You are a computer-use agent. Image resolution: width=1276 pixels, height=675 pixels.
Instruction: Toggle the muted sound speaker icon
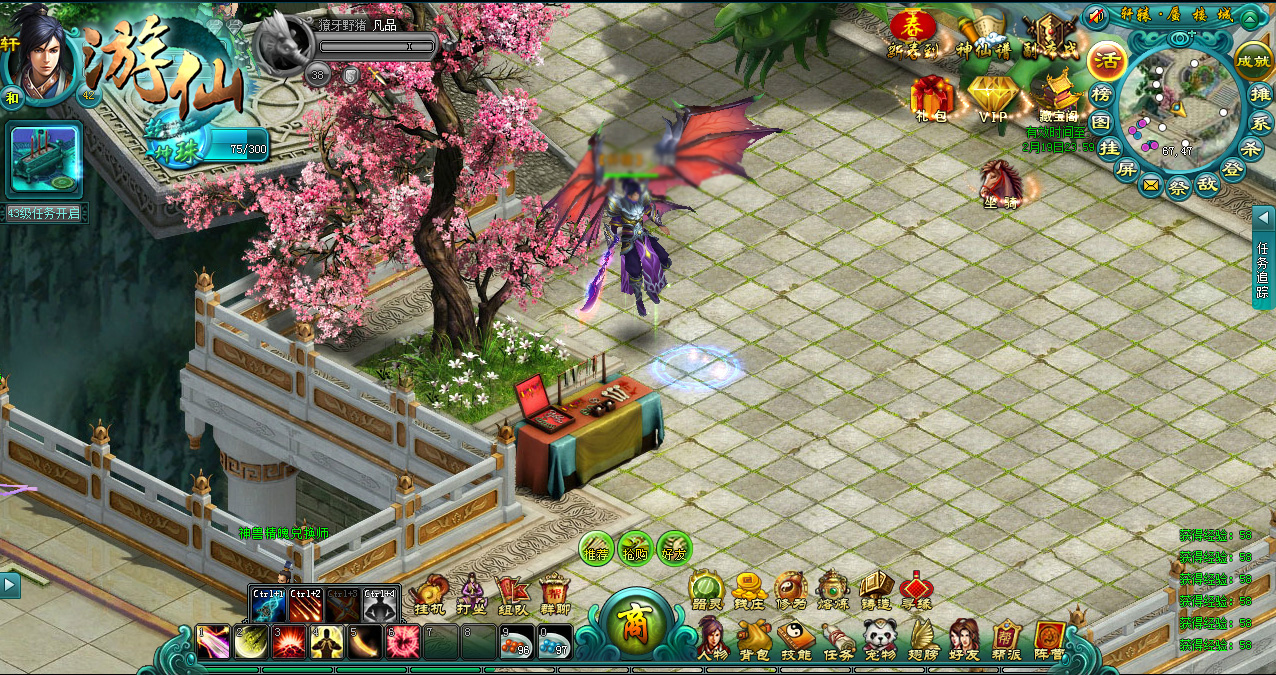pos(1096,17)
